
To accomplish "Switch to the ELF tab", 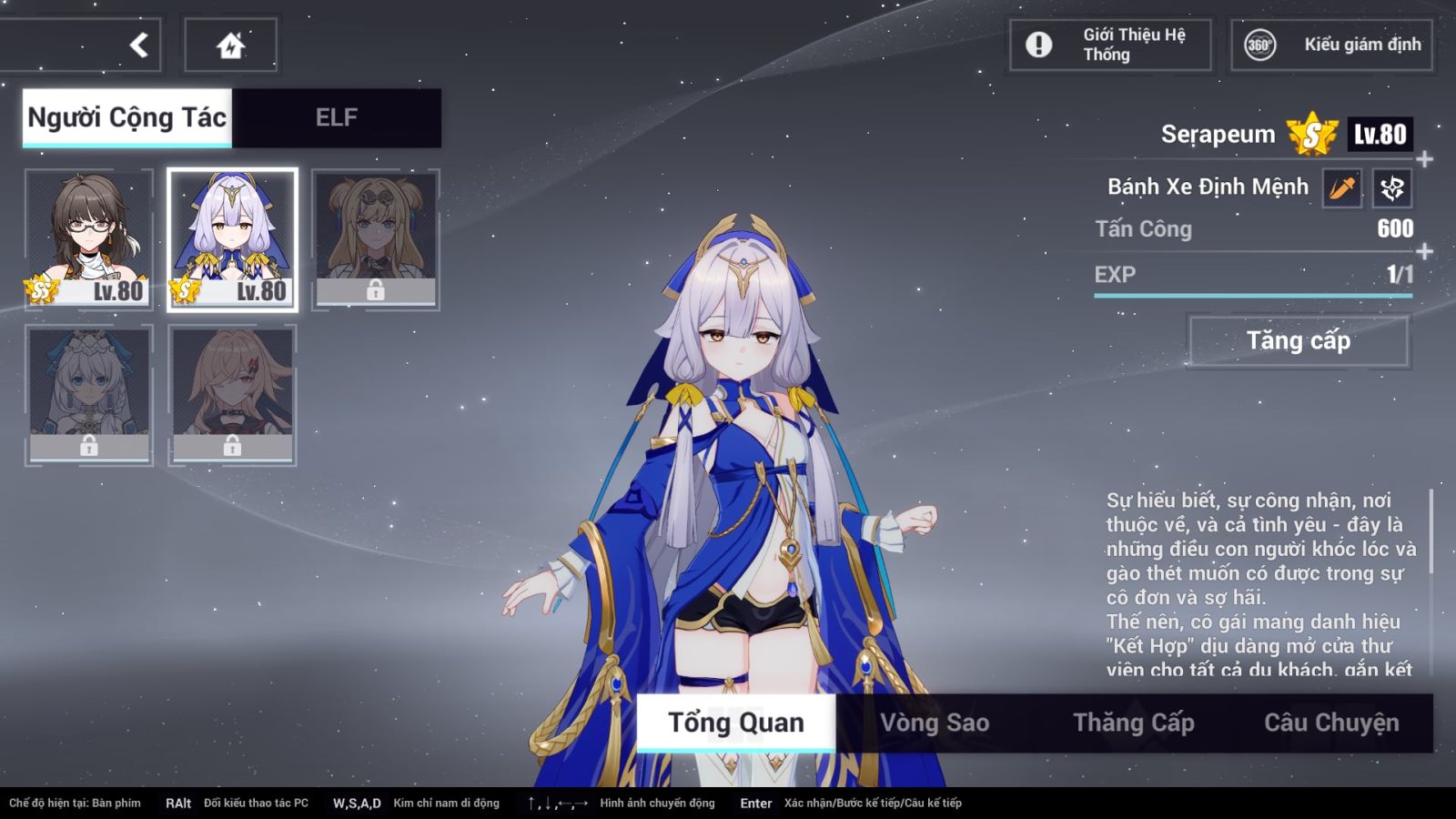I will coord(337,116).
